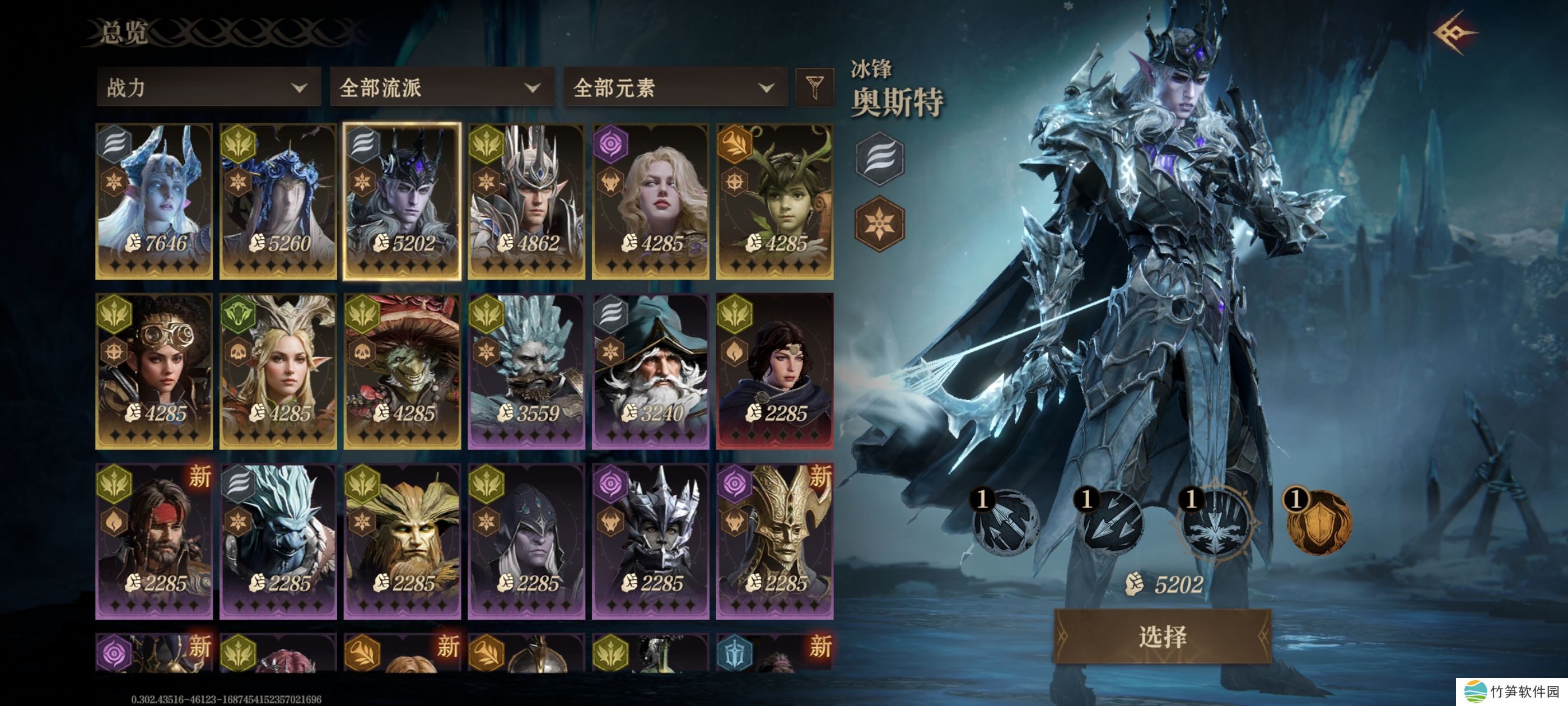Click the funnel filter button

point(814,87)
